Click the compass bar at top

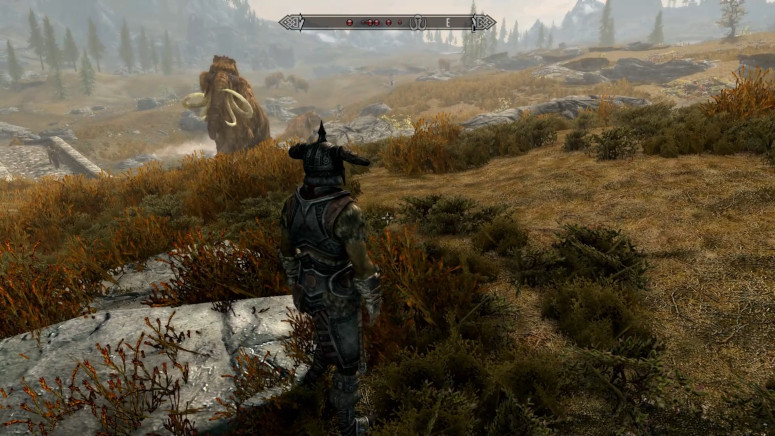387,22
